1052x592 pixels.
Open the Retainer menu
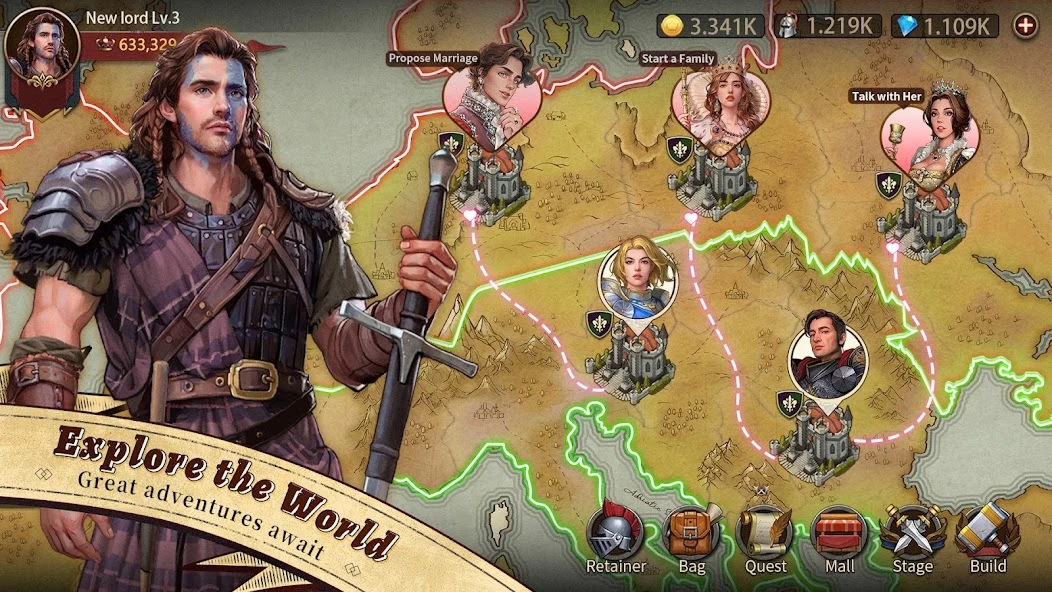615,536
